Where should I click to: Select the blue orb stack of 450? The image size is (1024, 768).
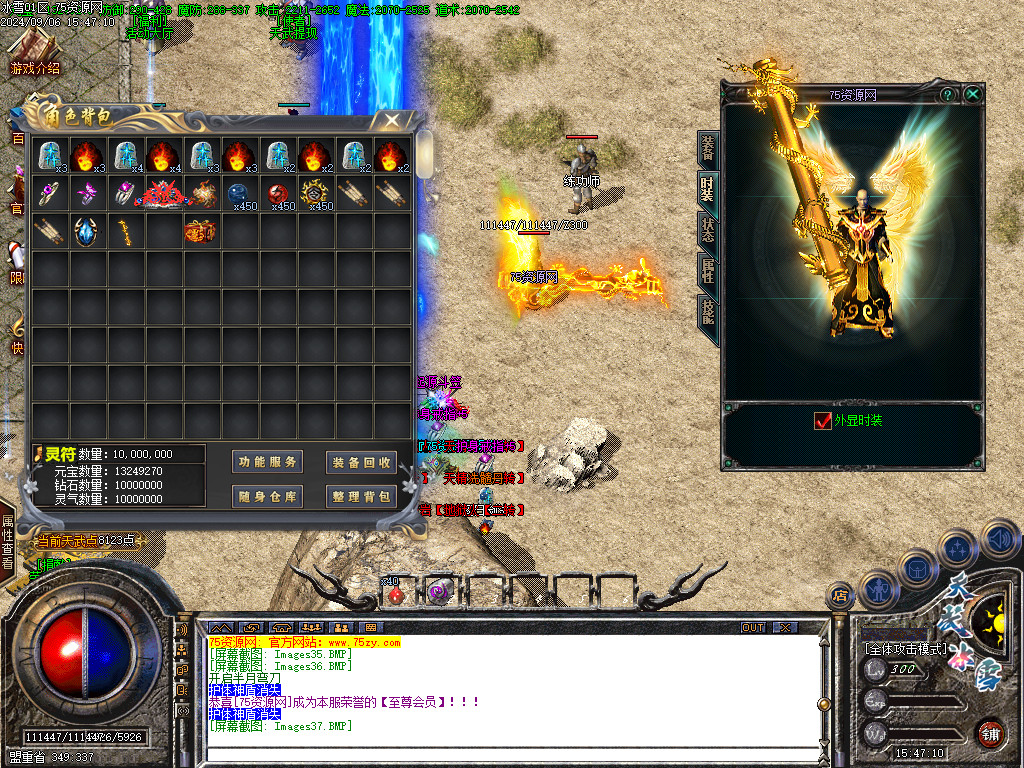pos(239,194)
